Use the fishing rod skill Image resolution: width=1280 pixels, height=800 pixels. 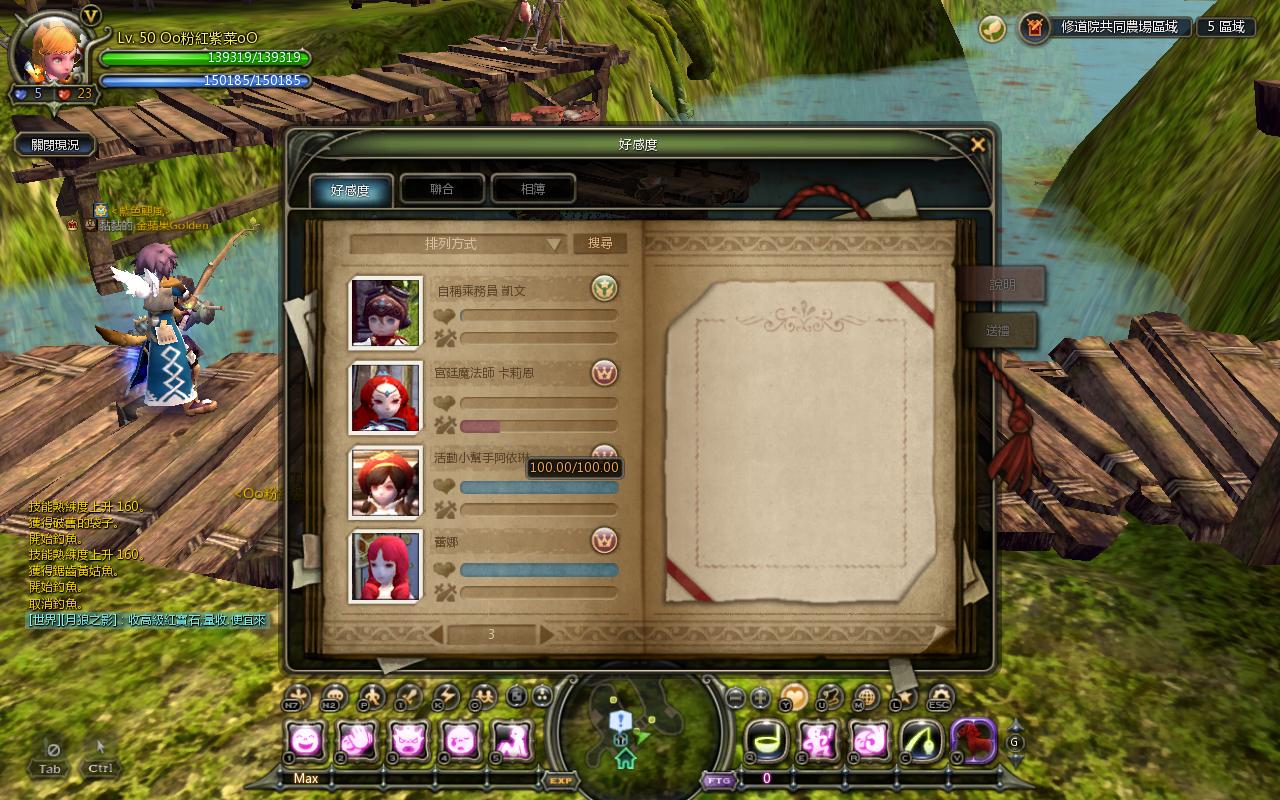click(920, 741)
